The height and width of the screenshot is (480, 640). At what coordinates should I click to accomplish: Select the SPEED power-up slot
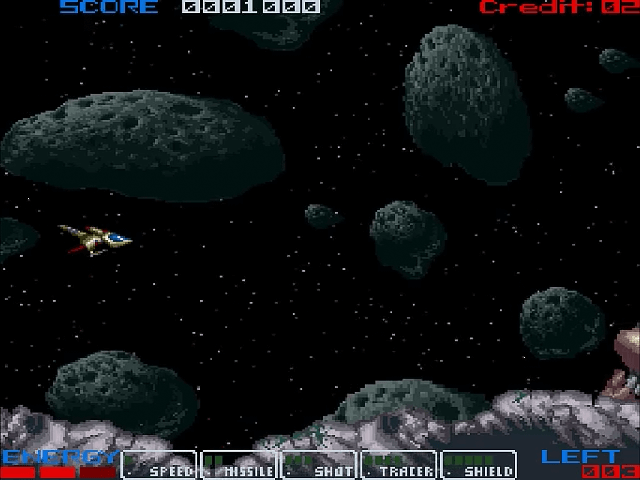coord(159,465)
